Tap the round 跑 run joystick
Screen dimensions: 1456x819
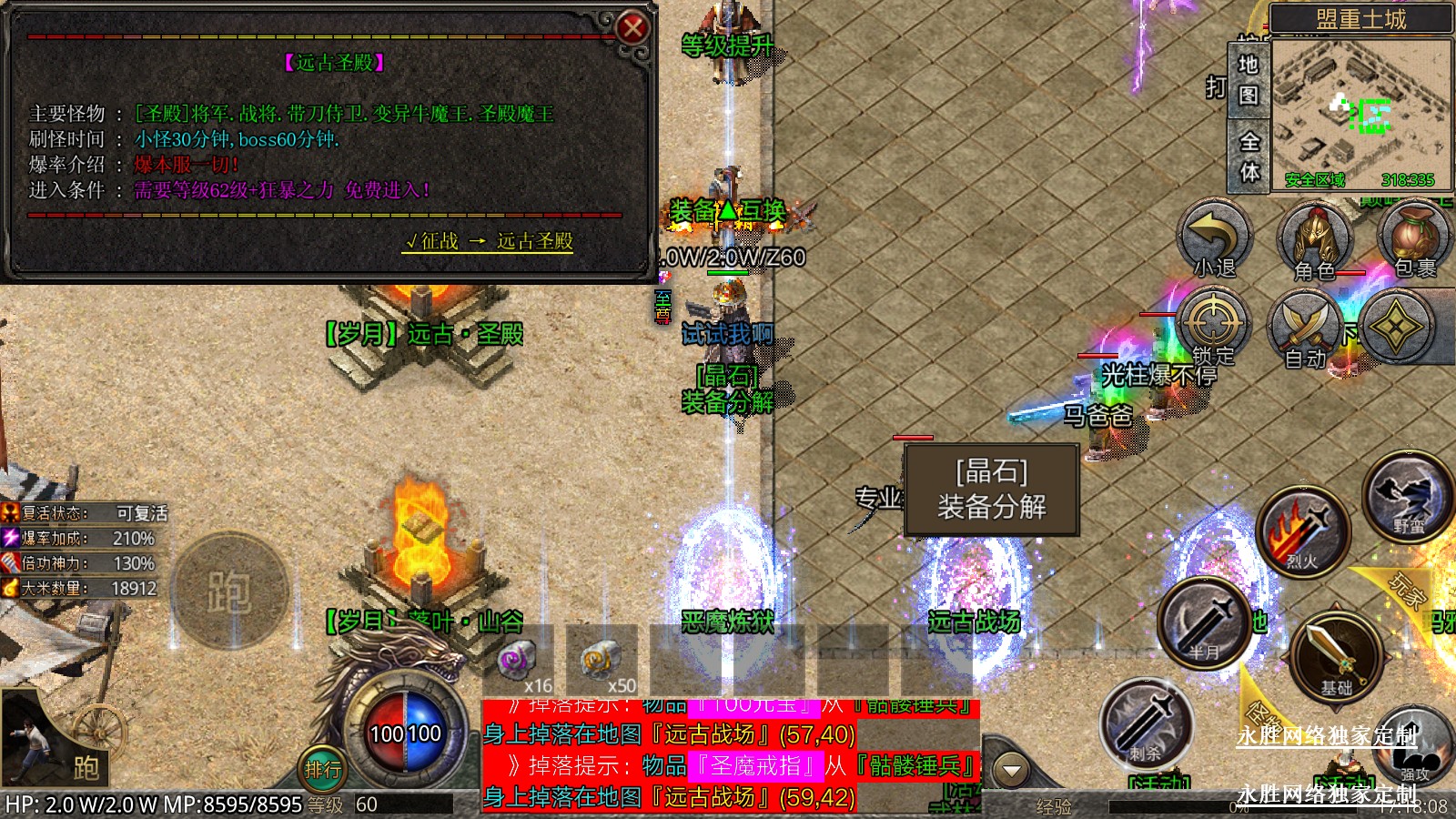click(229, 591)
